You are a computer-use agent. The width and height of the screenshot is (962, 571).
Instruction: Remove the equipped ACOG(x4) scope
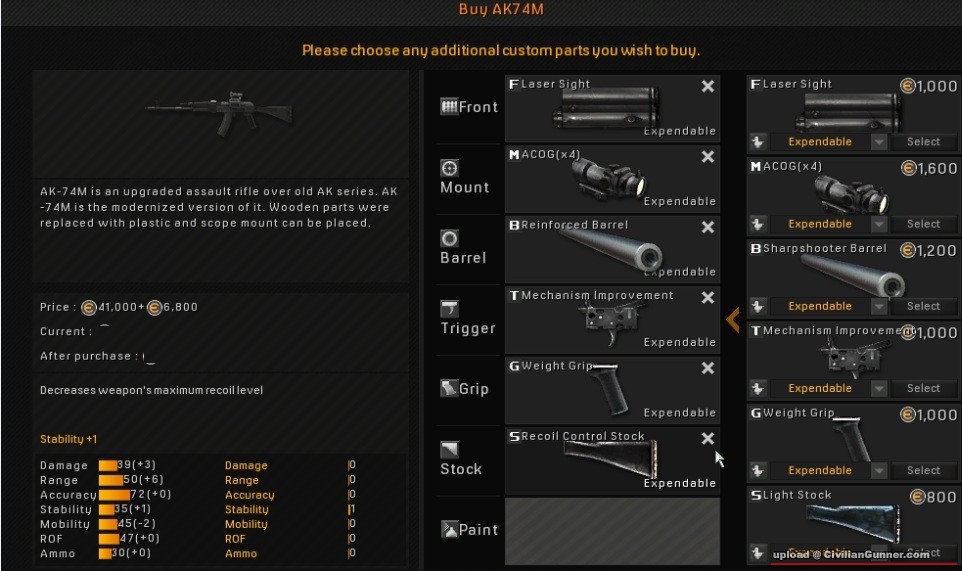[x=708, y=157]
